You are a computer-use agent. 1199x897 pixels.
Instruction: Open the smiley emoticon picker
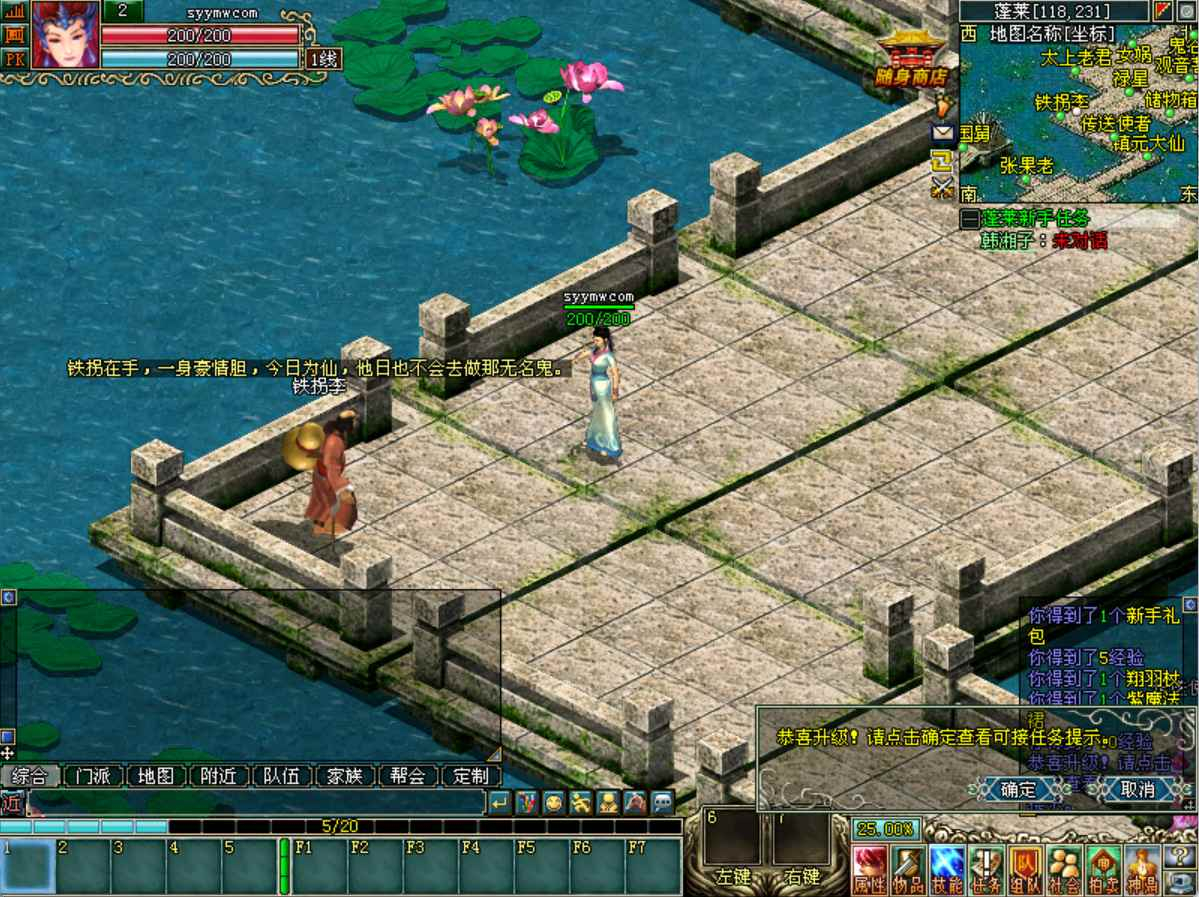coord(553,802)
